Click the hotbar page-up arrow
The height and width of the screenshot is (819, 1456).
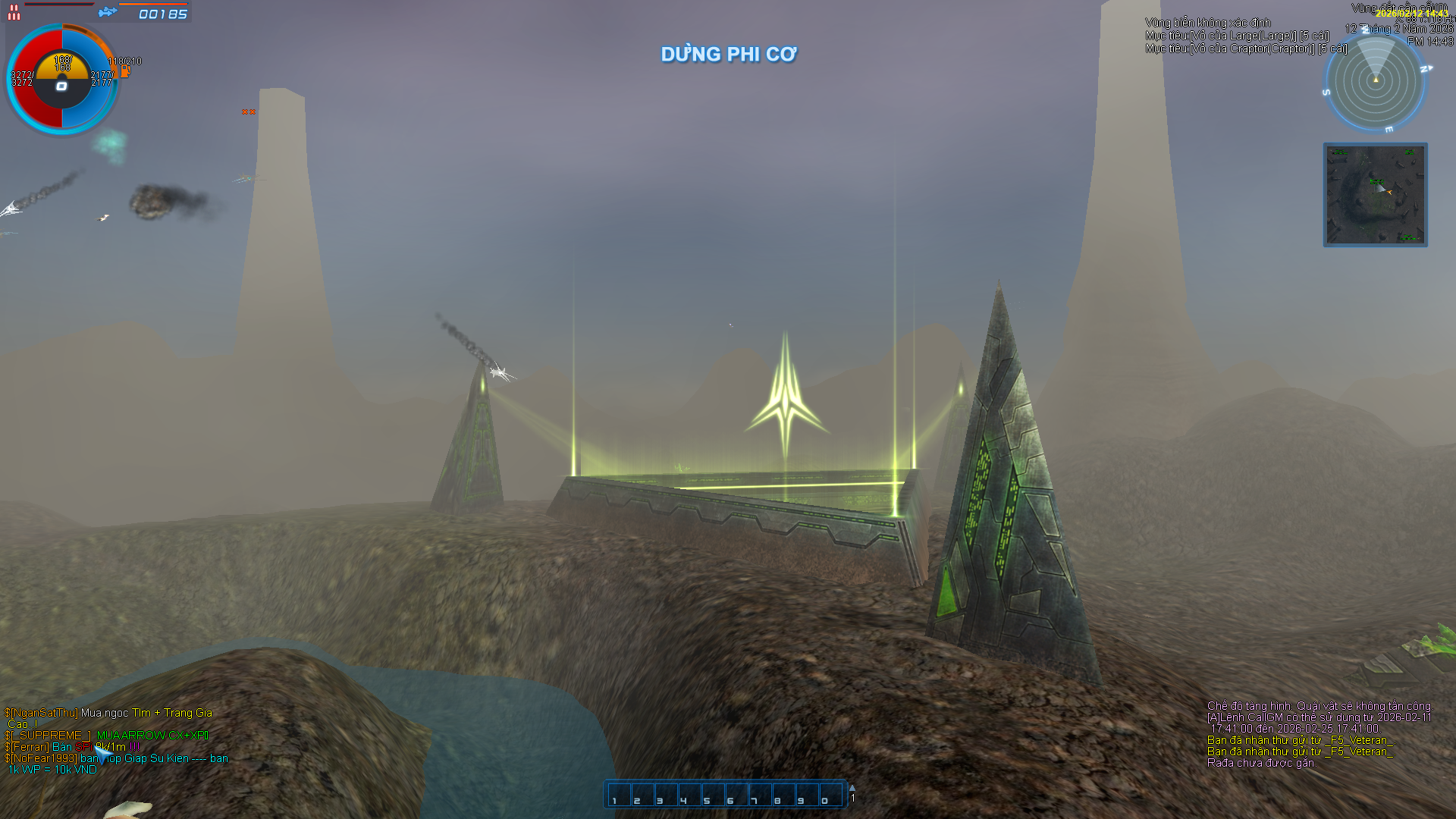852,788
